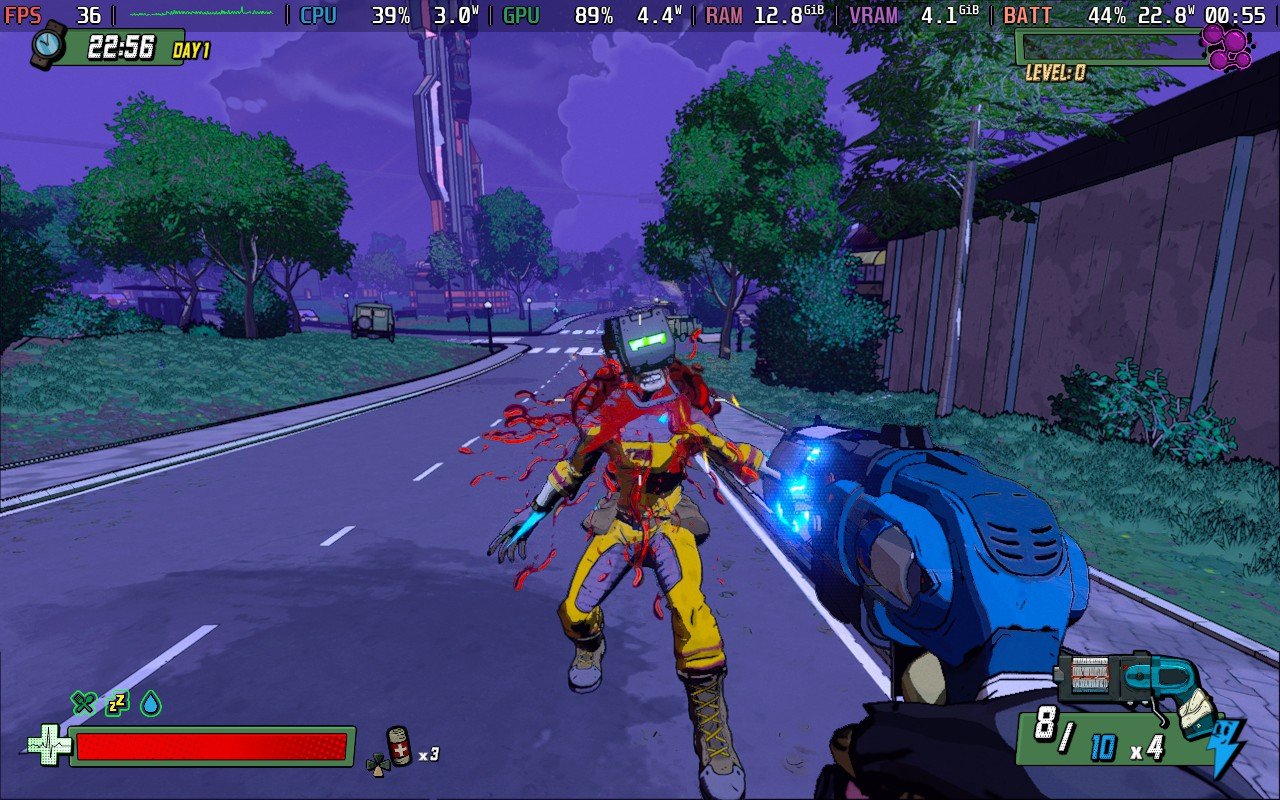Click the blue lightning bolt icon

pos(1227,748)
